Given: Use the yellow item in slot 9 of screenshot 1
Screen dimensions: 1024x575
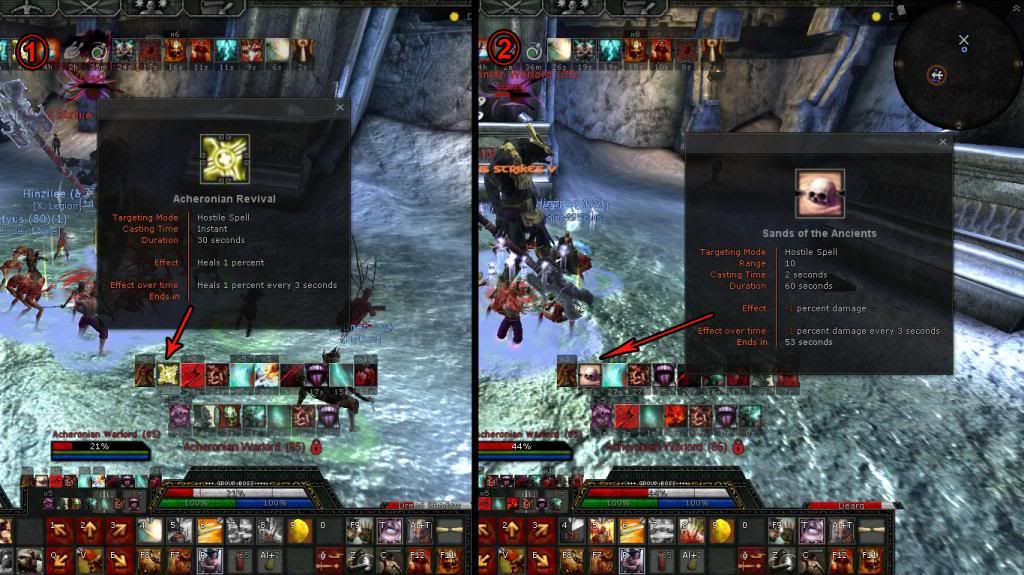Looking at the screenshot, I should click(300, 528).
